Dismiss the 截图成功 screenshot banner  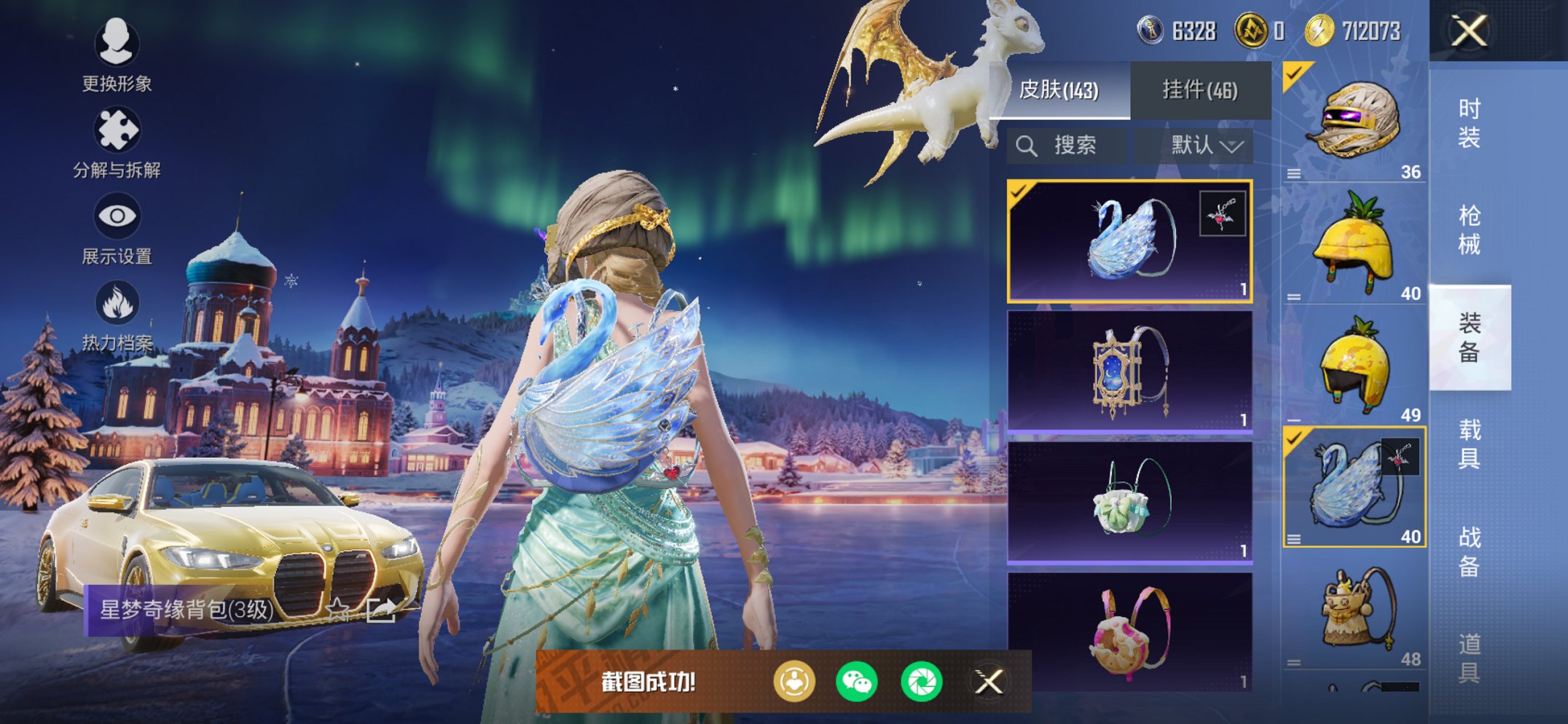click(x=989, y=682)
